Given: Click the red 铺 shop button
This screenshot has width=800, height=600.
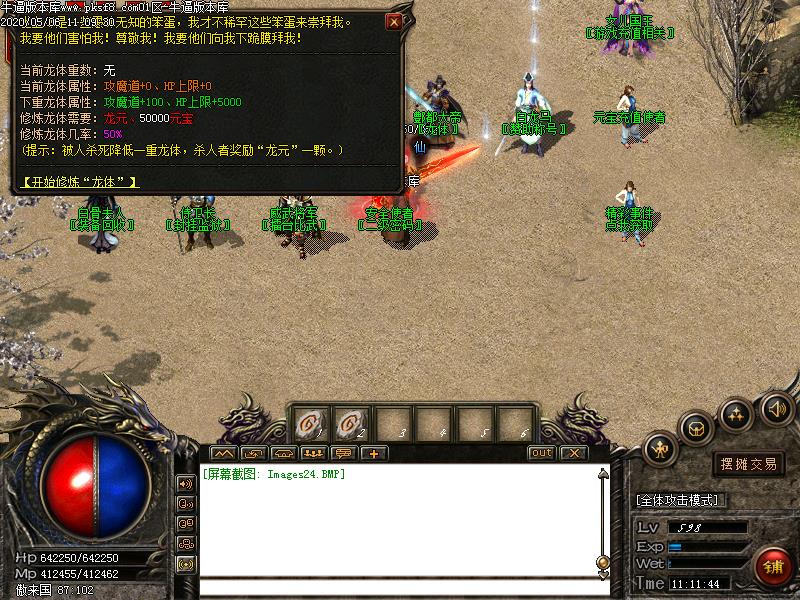Looking at the screenshot, I should point(773,566).
